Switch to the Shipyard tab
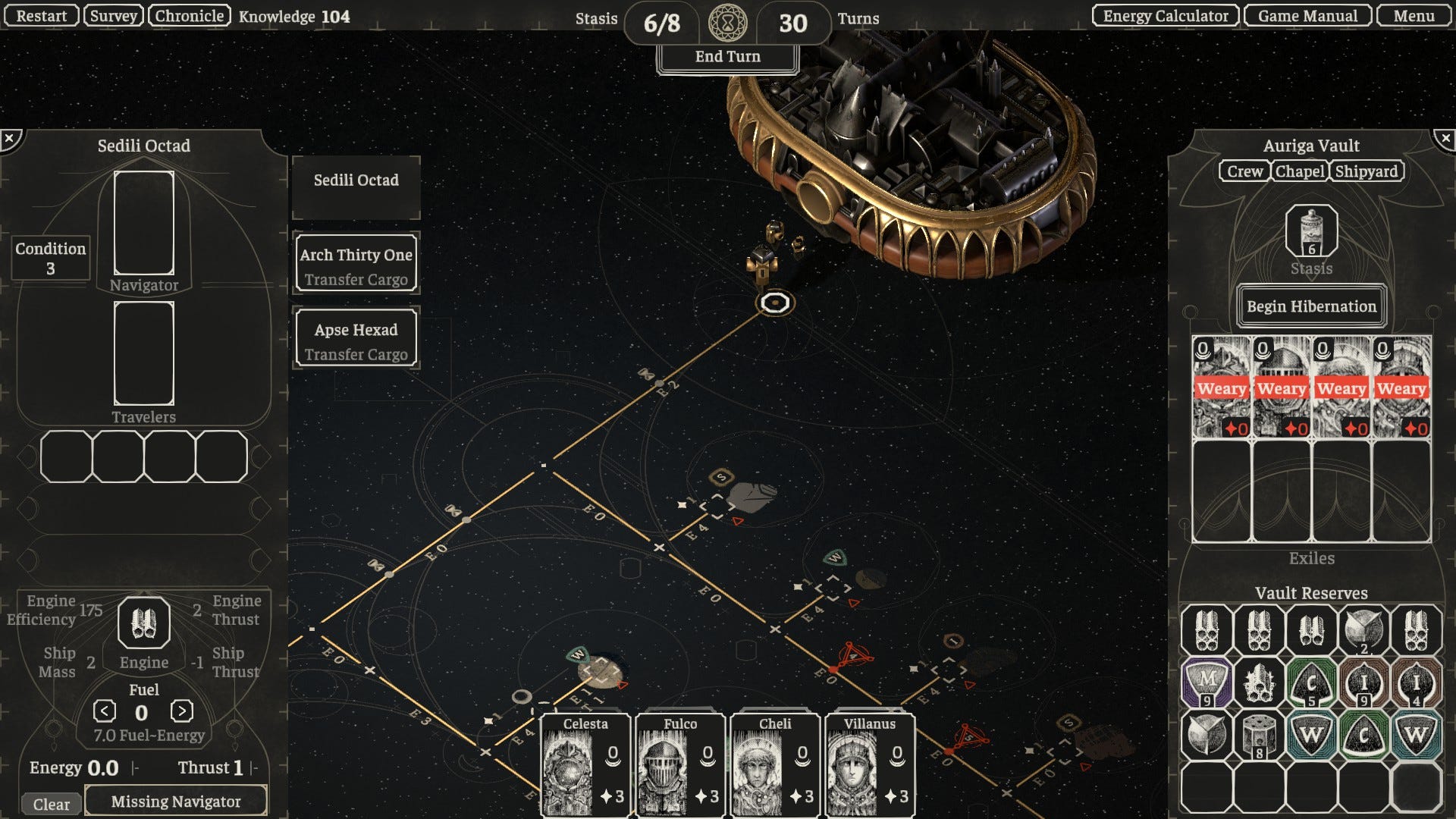Image resolution: width=1456 pixels, height=819 pixels. point(1366,171)
